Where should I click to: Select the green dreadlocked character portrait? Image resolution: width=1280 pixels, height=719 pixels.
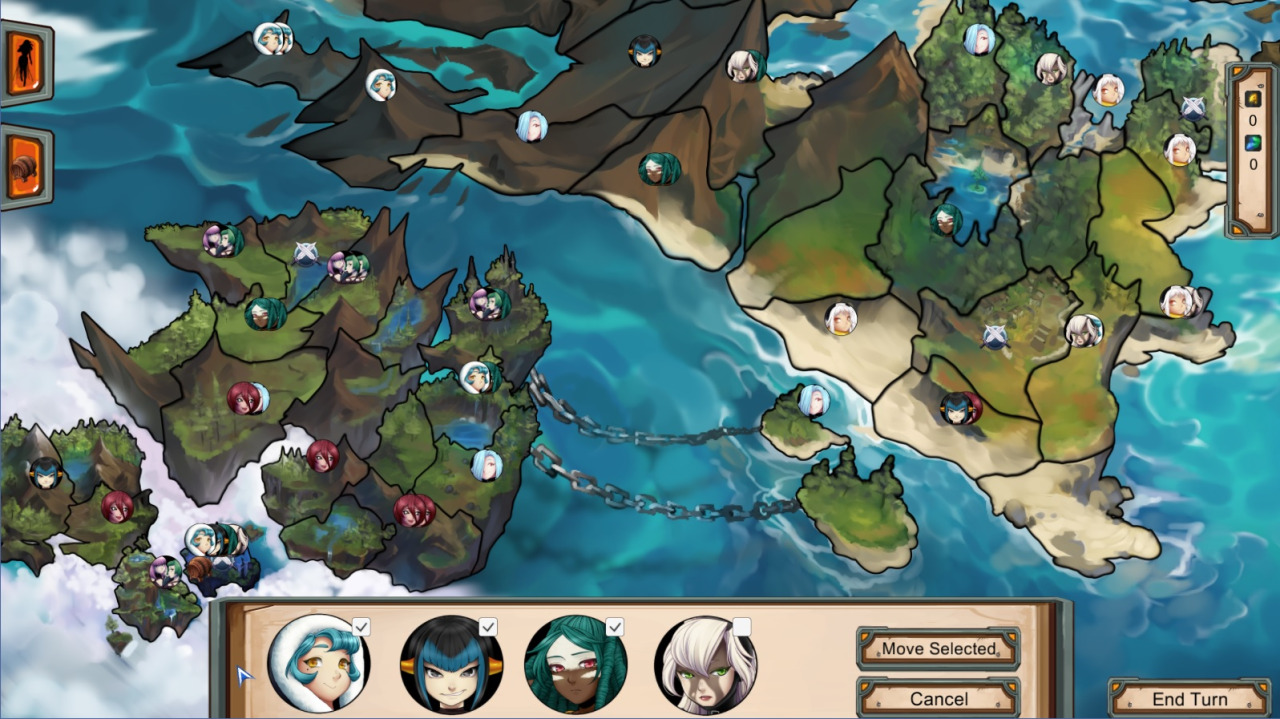(x=575, y=665)
